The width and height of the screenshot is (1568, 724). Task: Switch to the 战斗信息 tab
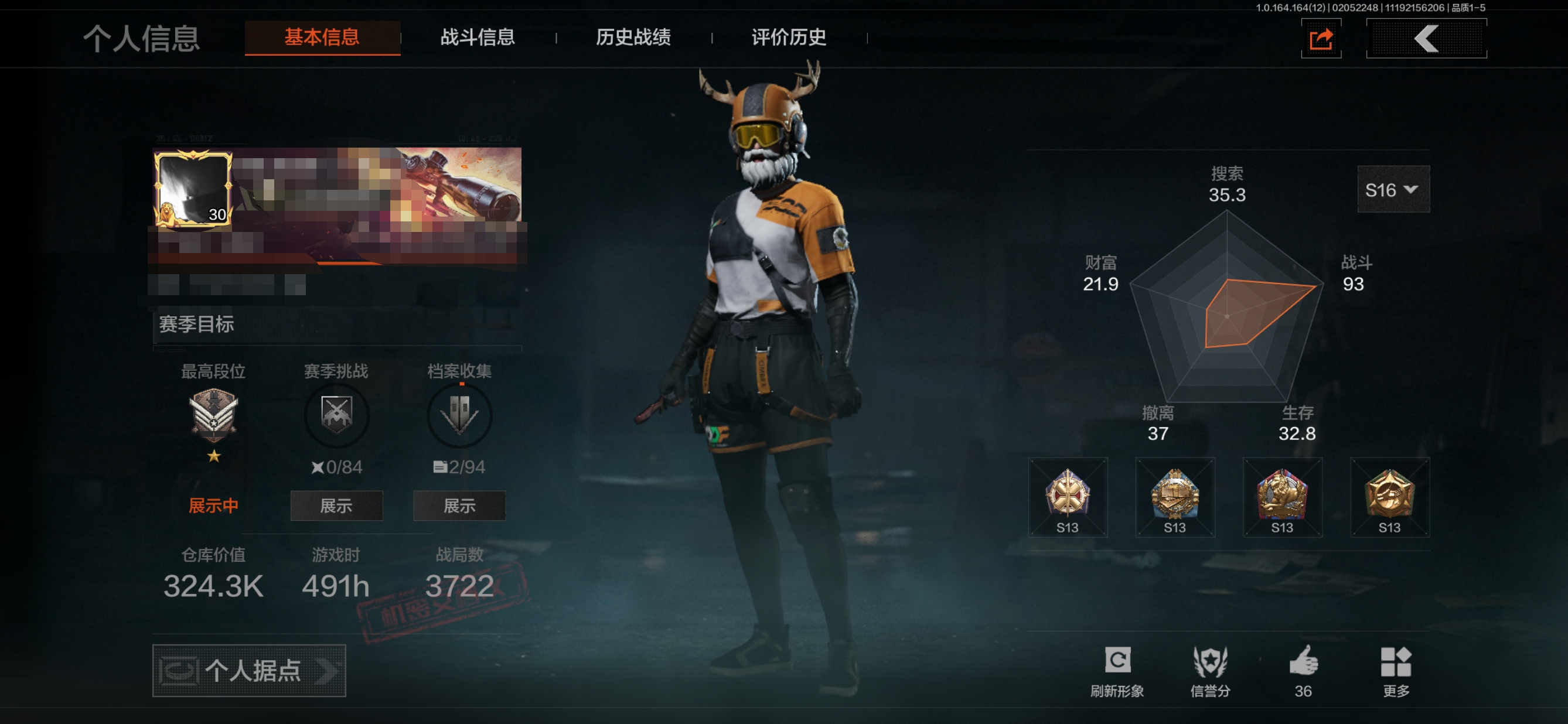click(x=477, y=37)
